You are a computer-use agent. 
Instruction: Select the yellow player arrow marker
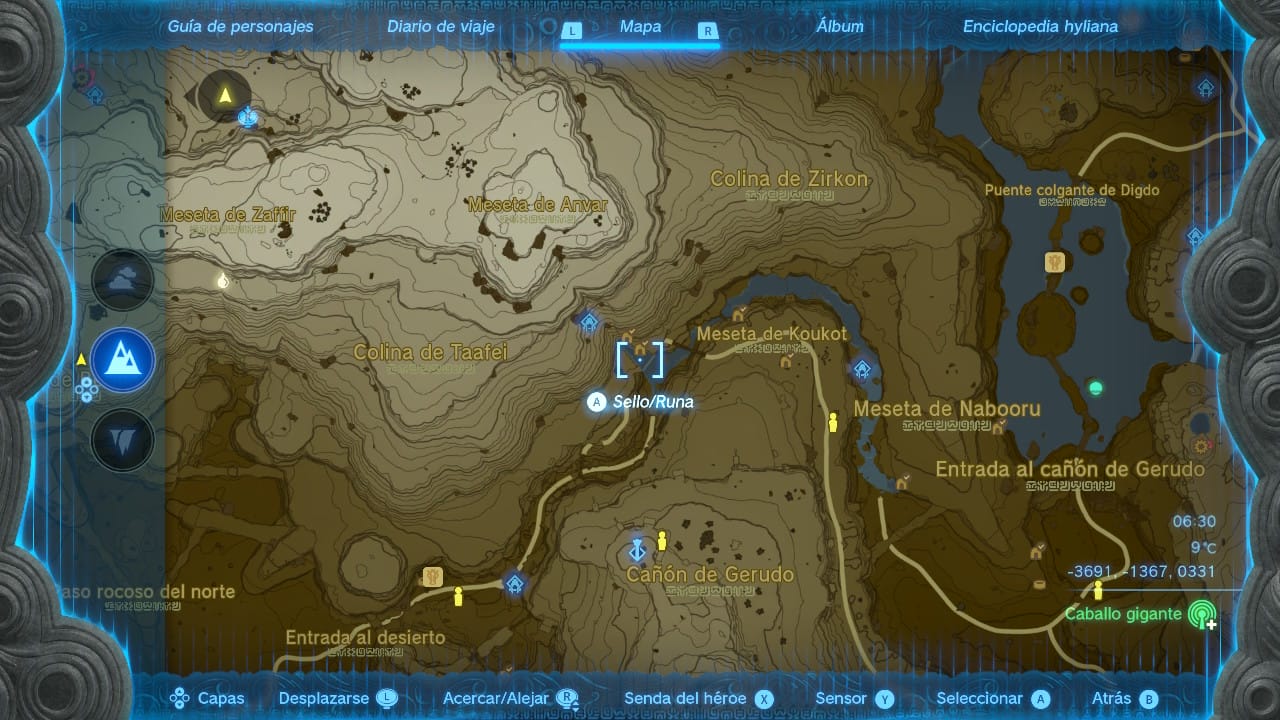click(225, 96)
